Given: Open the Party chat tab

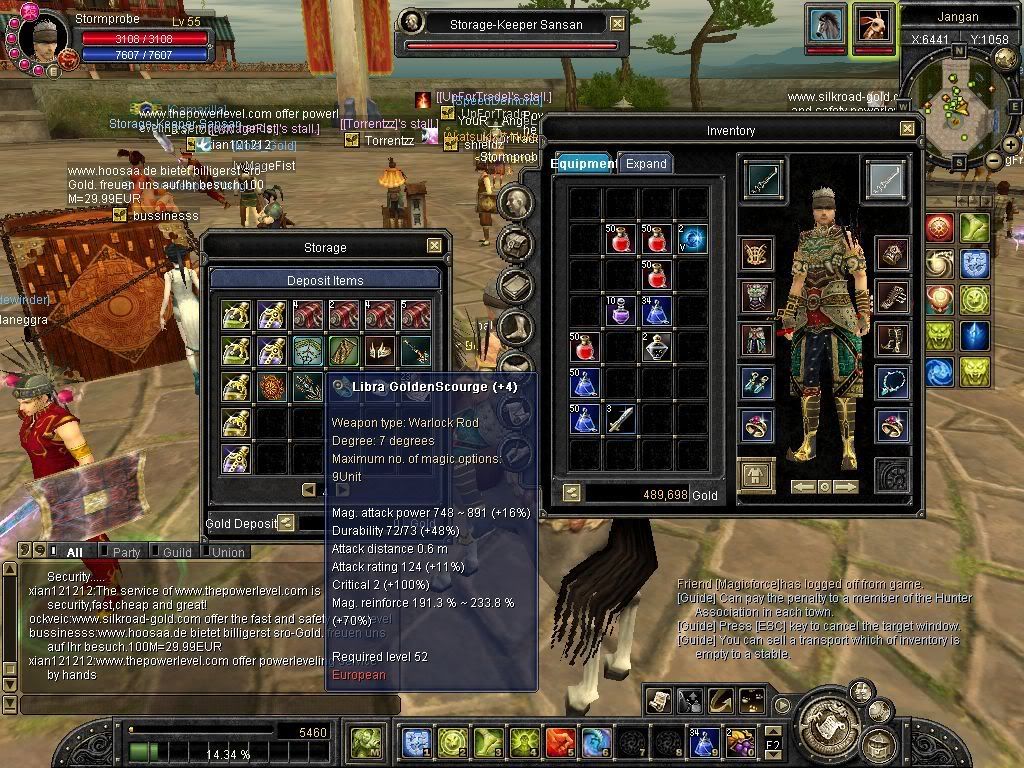Looking at the screenshot, I should [x=126, y=552].
